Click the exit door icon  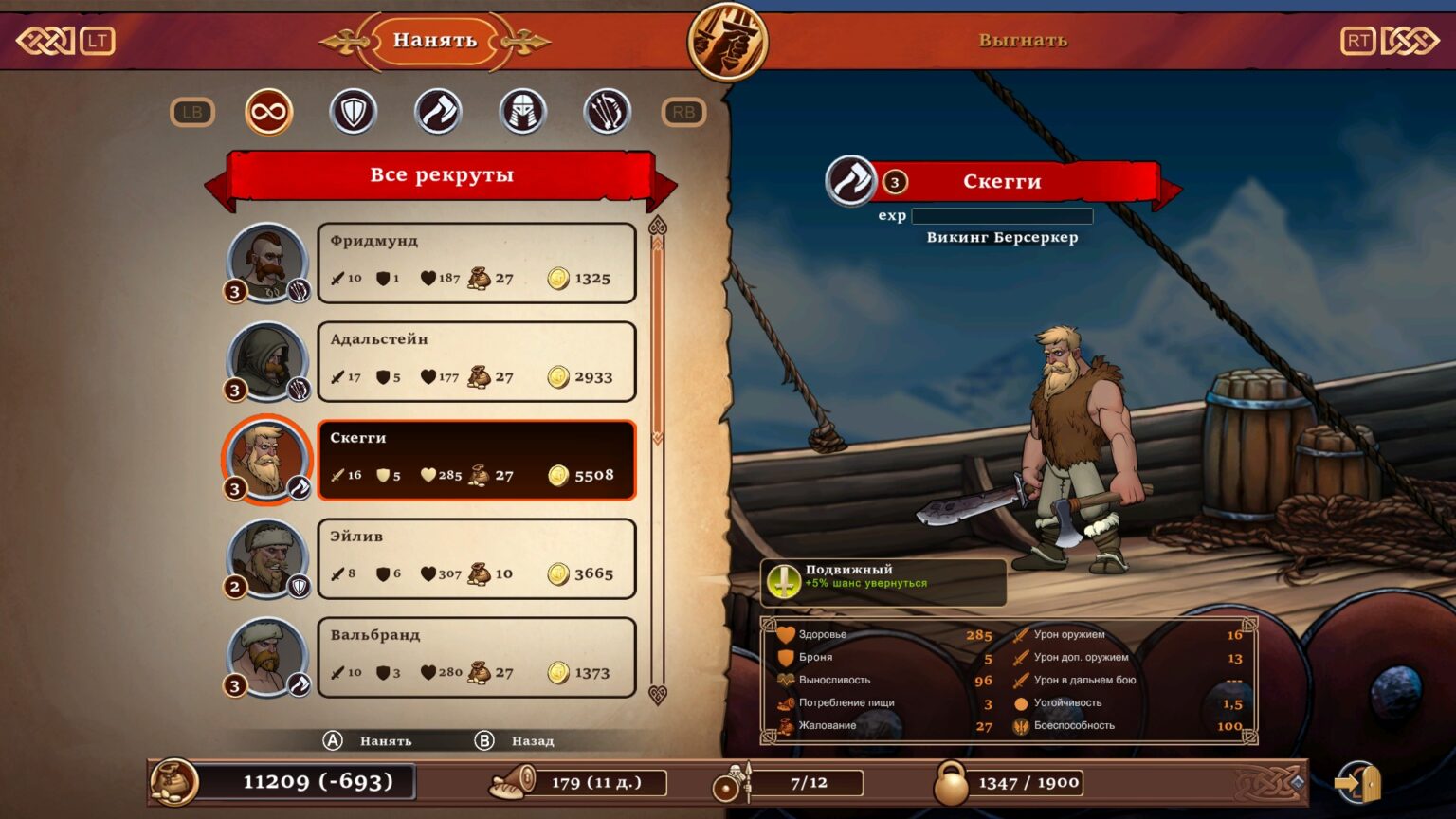coord(1357,783)
